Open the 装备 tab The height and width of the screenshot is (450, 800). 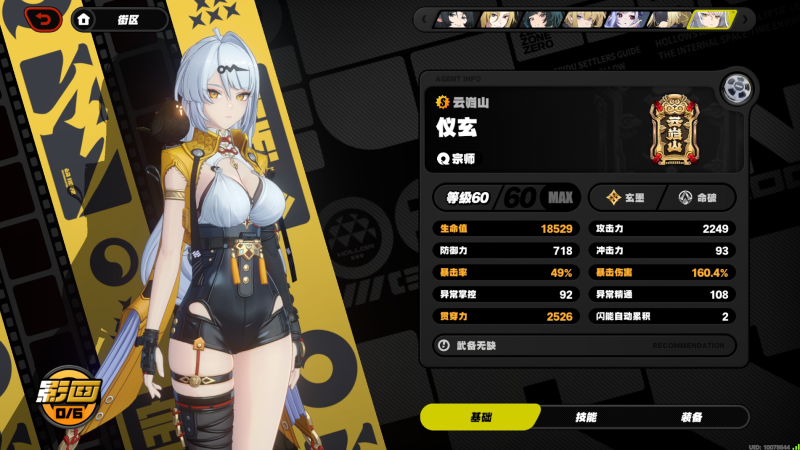691,417
